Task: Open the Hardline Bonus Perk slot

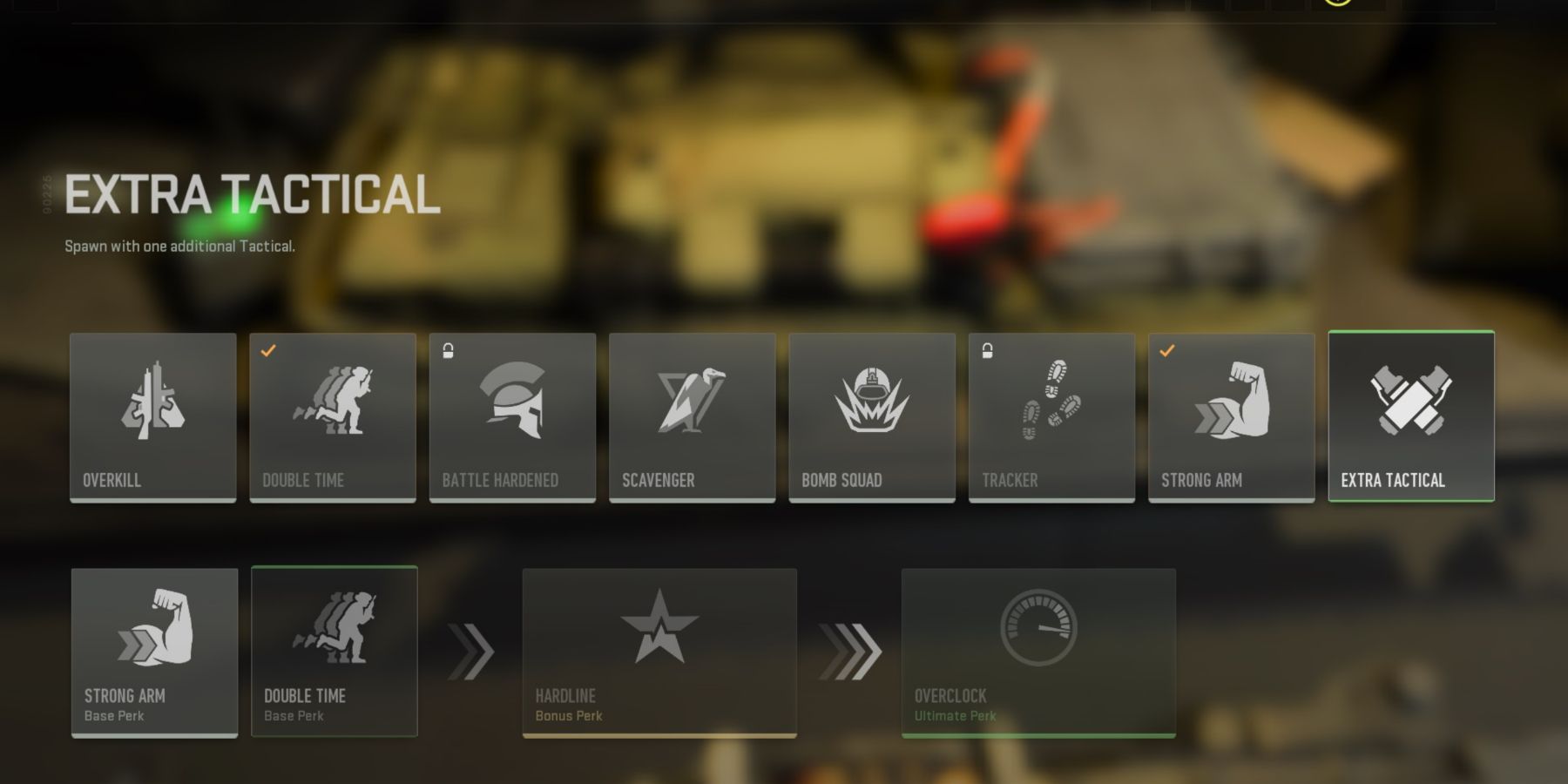Action: 659,652
